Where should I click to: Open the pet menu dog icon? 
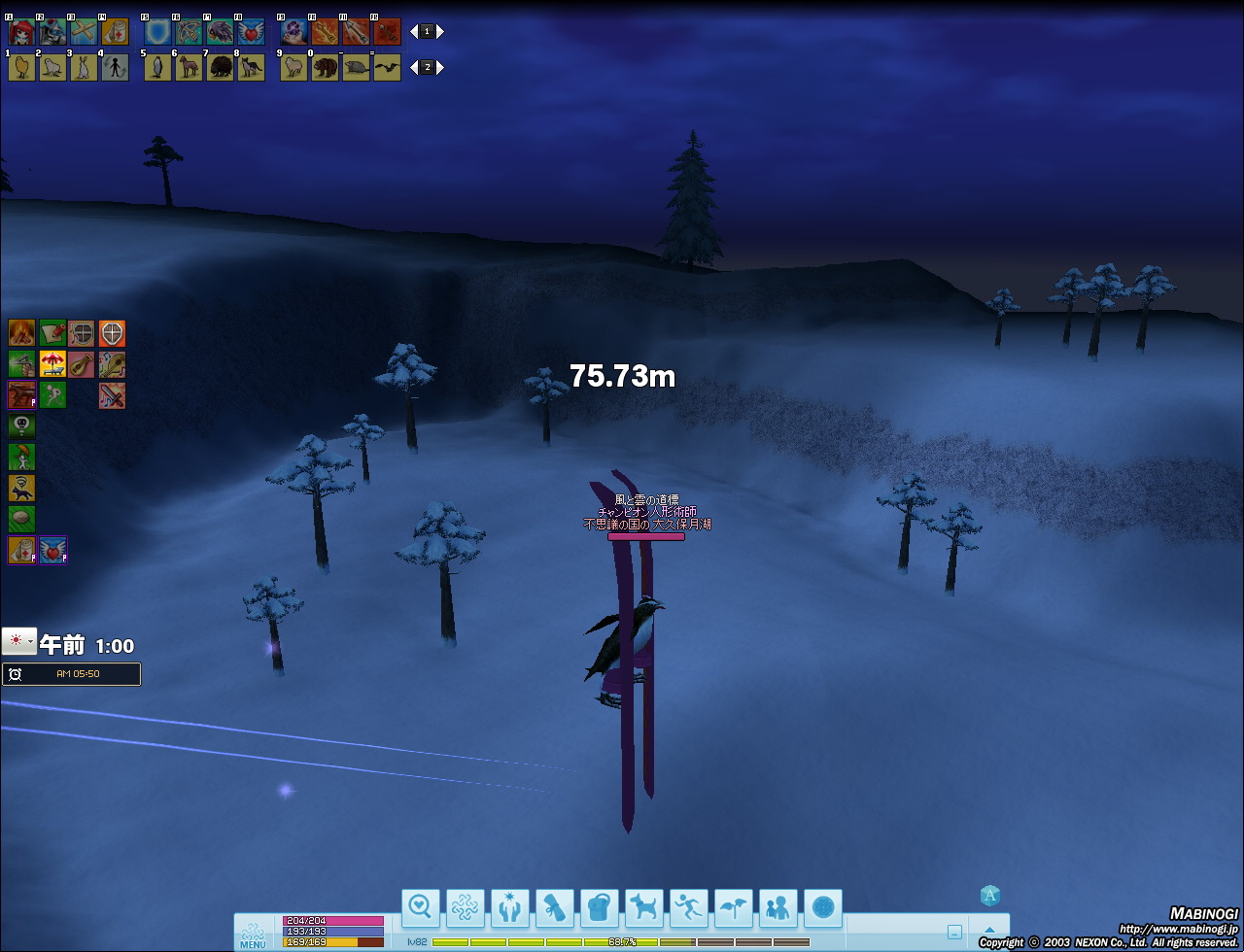point(644,908)
